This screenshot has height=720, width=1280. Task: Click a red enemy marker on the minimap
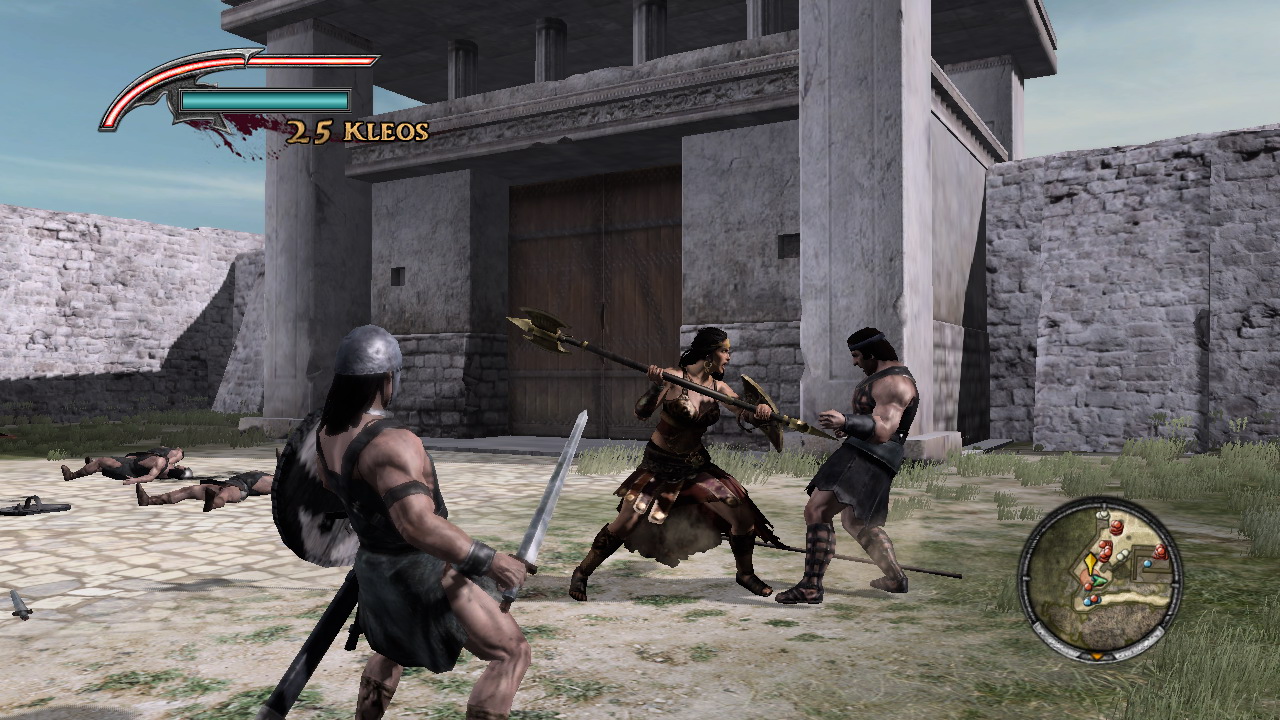pyautogui.click(x=1117, y=527)
